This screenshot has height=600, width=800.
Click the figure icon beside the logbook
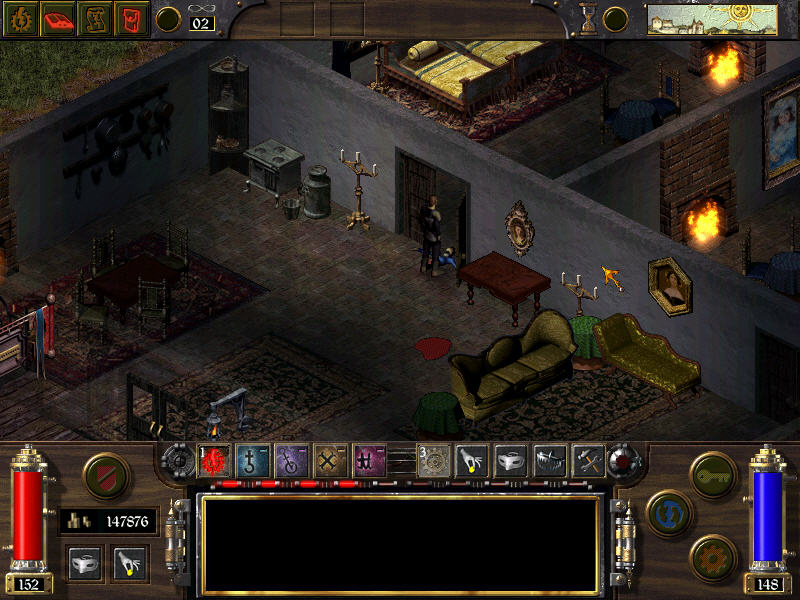(x=93, y=18)
